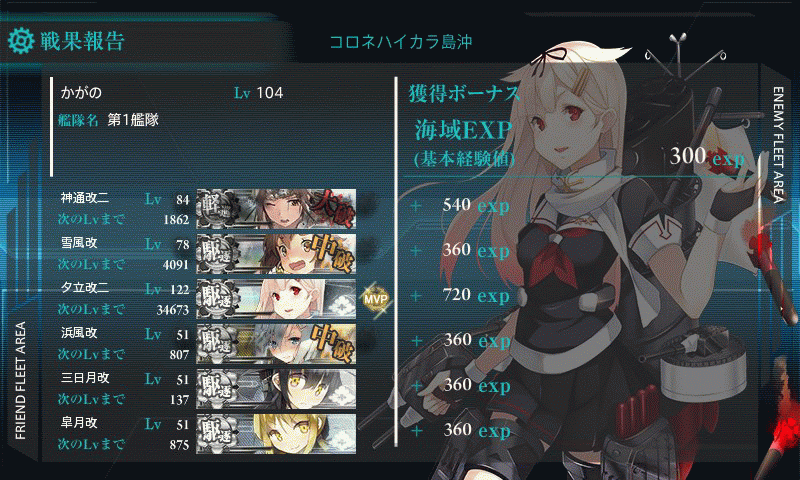The height and width of the screenshot is (480, 800).
Task: Choose Yuudachi Kai Ni's MVP banner
Action: [276, 298]
